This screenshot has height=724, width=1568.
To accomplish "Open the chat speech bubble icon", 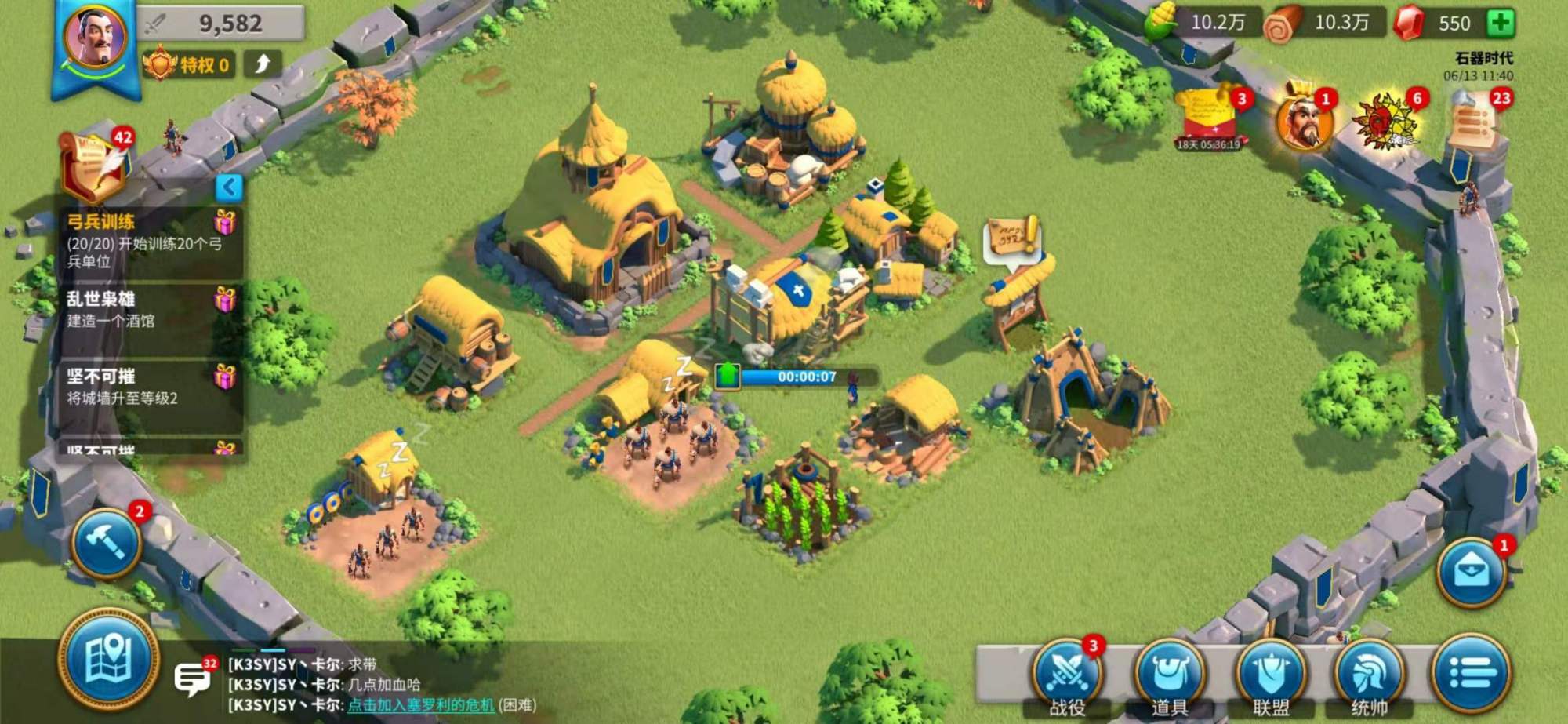I will [191, 678].
